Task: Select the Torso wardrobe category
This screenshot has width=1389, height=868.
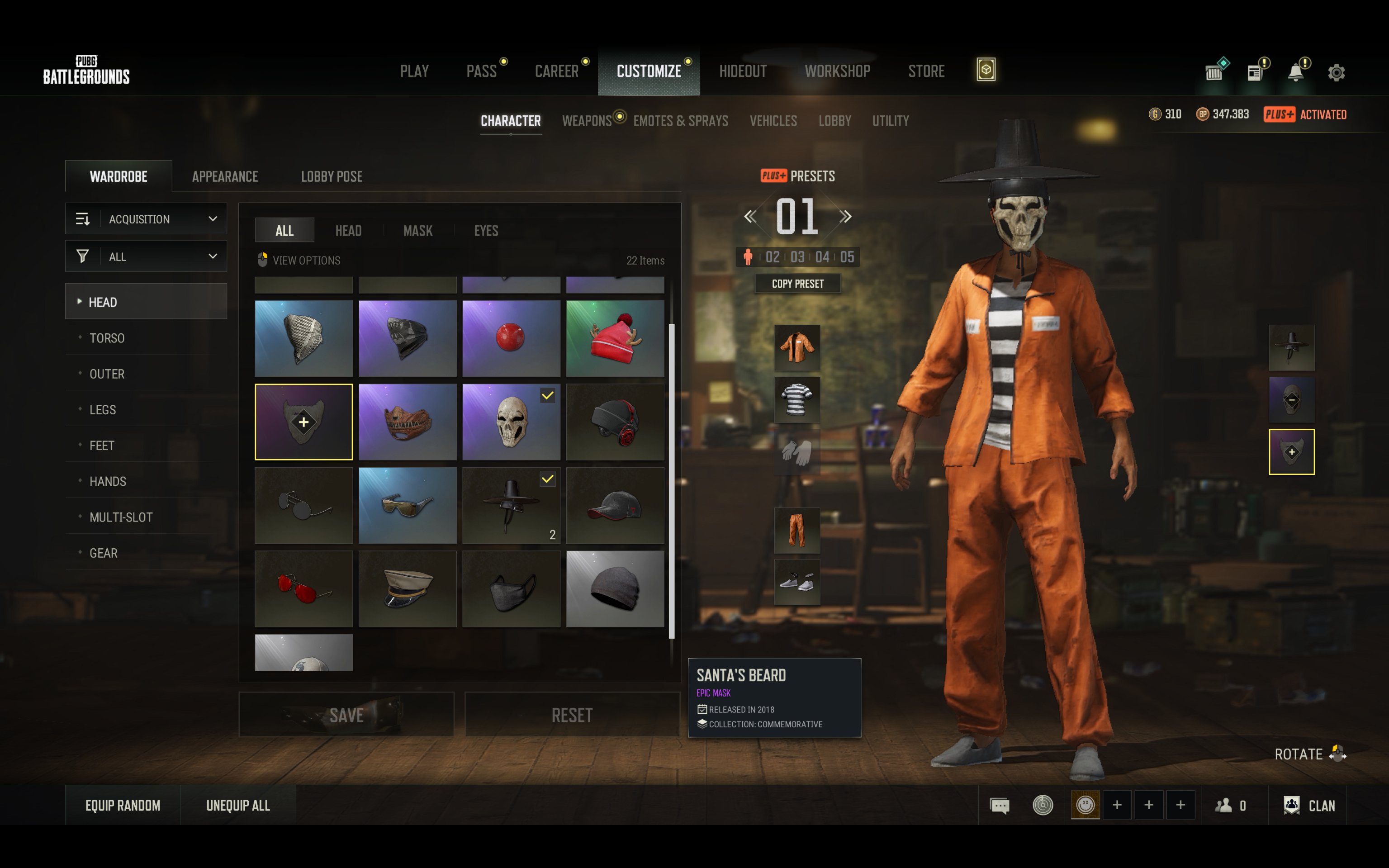Action: pos(107,338)
